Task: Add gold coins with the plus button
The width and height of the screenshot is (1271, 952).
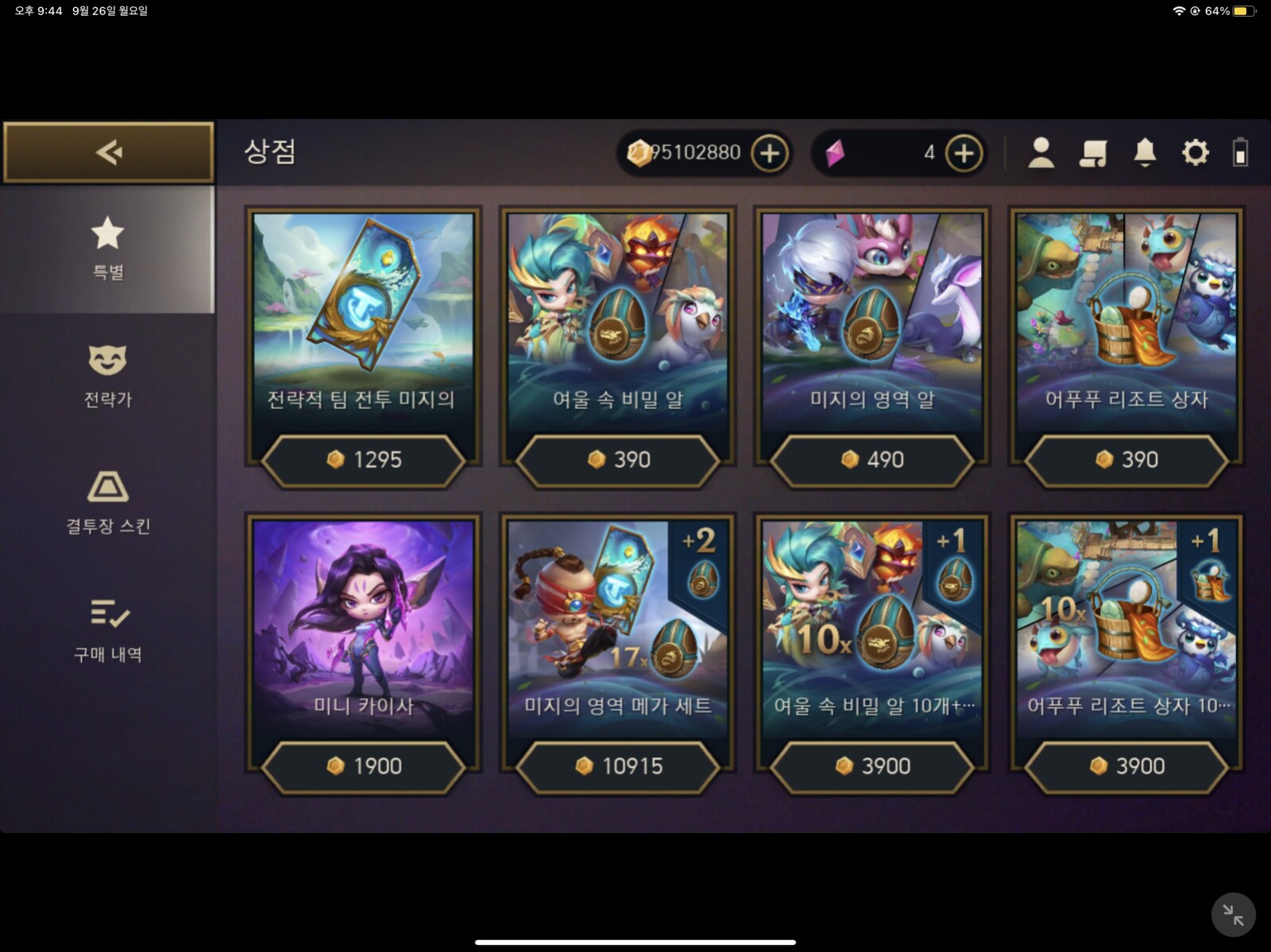Action: (769, 153)
